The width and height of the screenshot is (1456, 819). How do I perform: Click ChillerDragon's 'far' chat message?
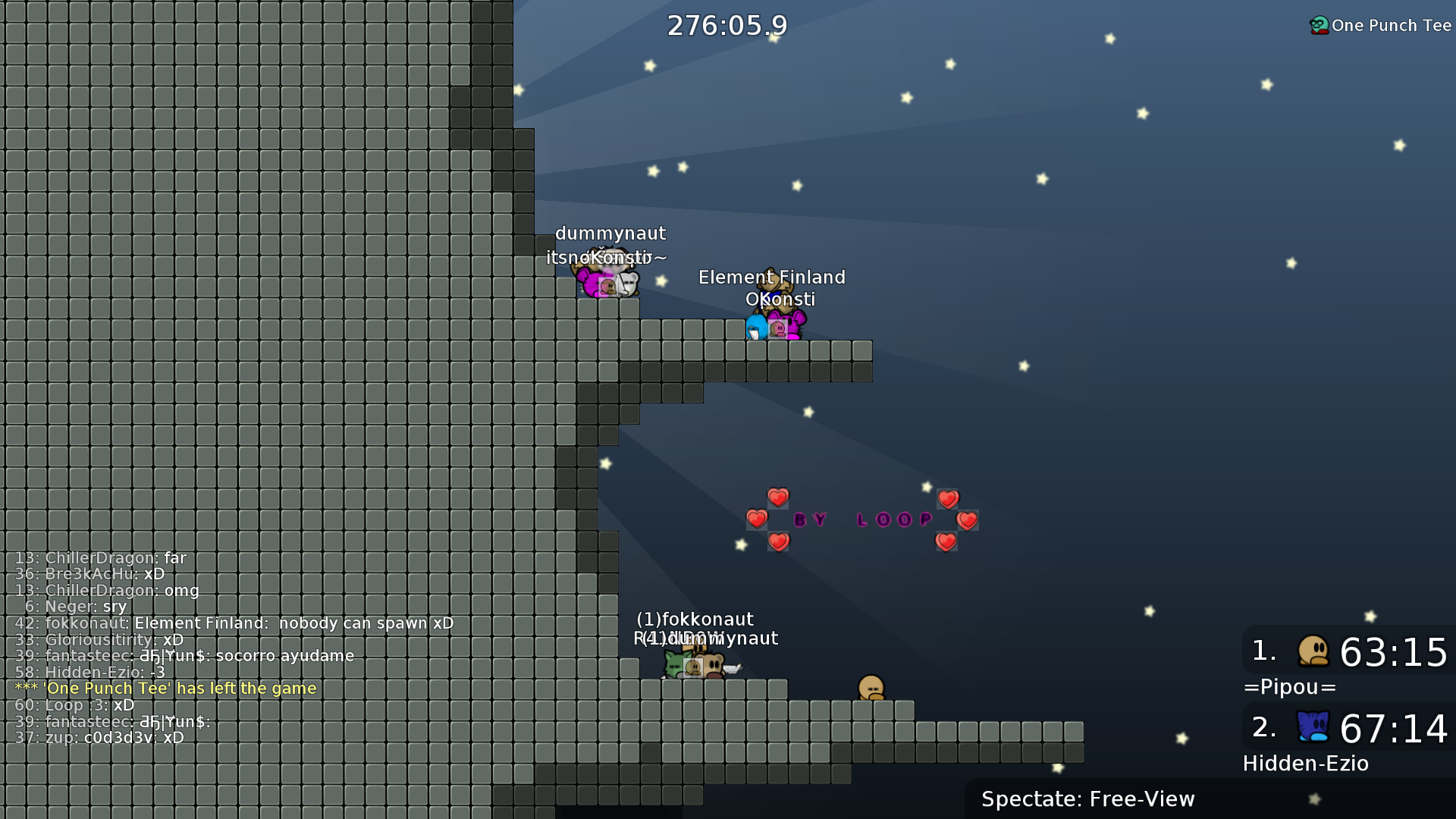(101, 557)
